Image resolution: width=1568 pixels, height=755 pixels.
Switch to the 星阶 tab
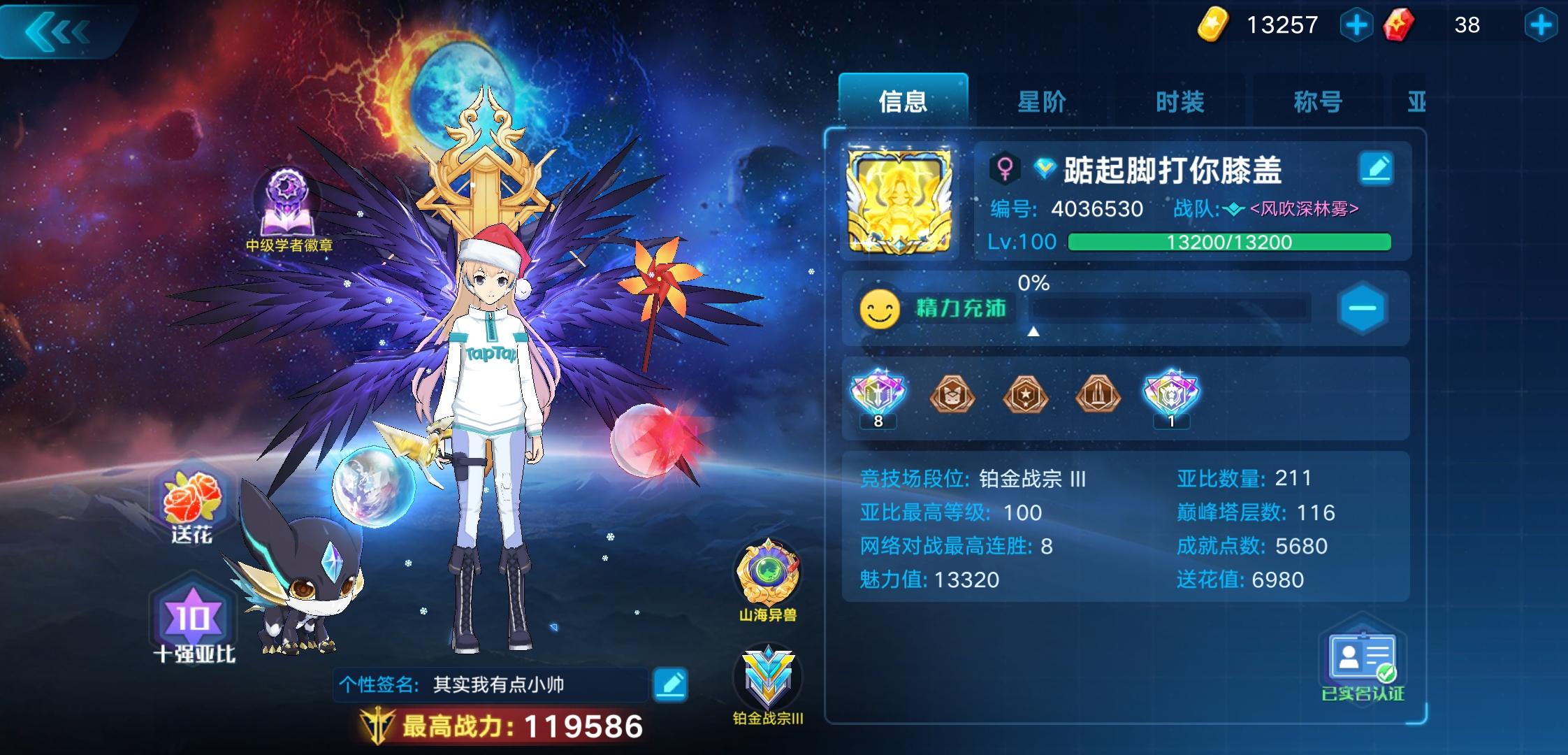(x=1041, y=102)
